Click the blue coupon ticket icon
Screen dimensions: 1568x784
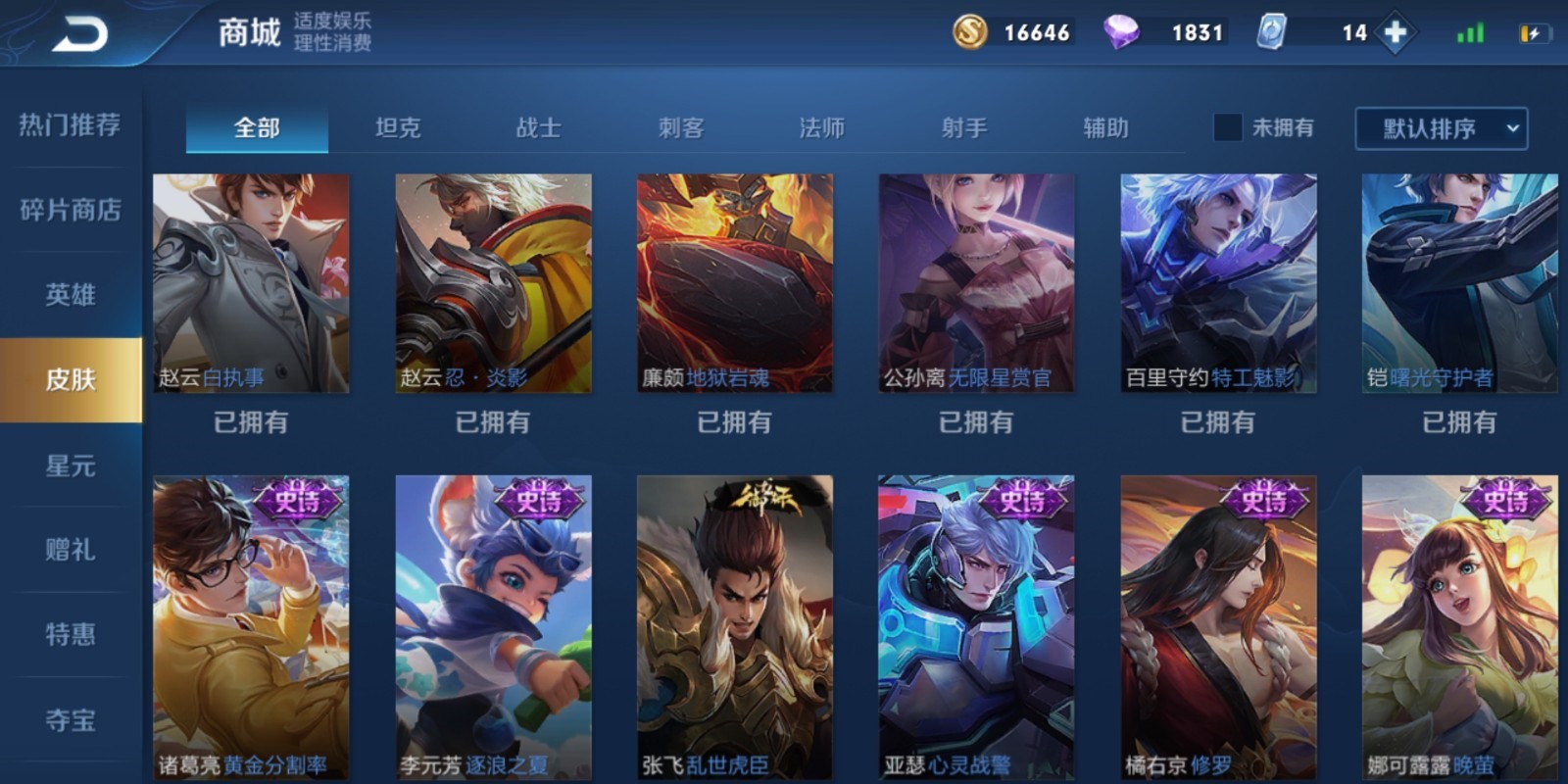click(x=1272, y=32)
